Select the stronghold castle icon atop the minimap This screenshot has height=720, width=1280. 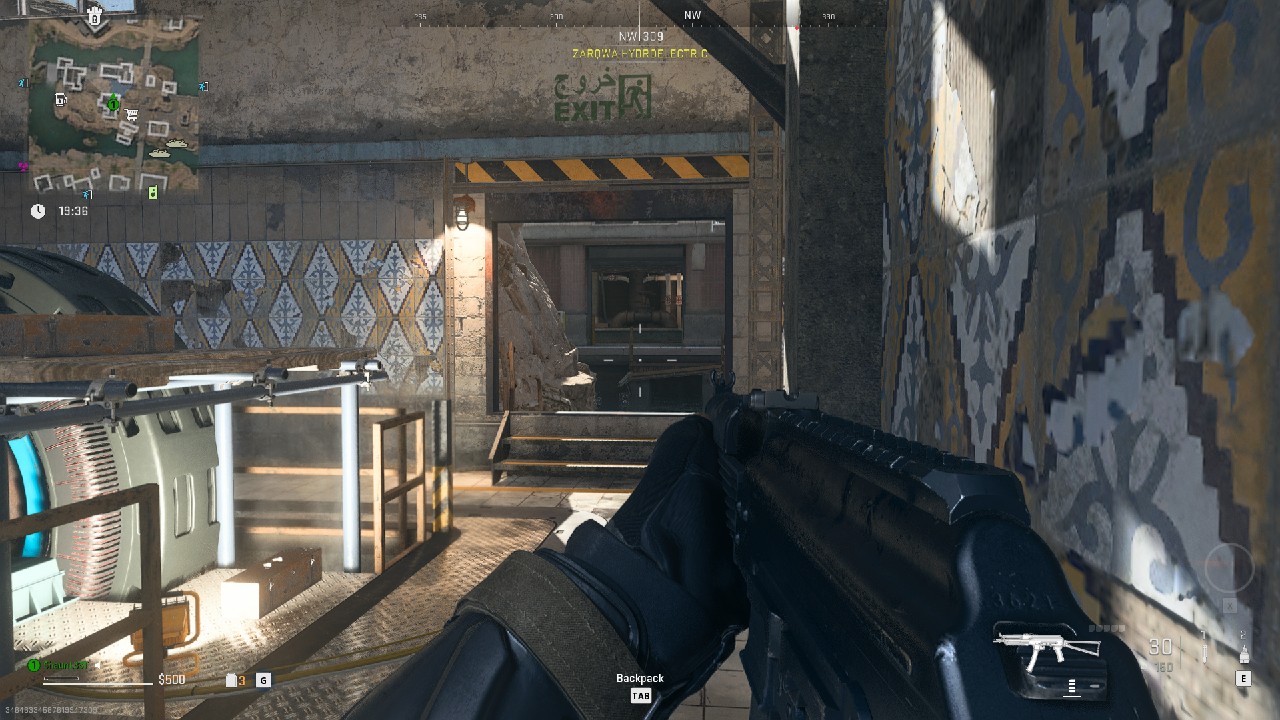(x=96, y=17)
